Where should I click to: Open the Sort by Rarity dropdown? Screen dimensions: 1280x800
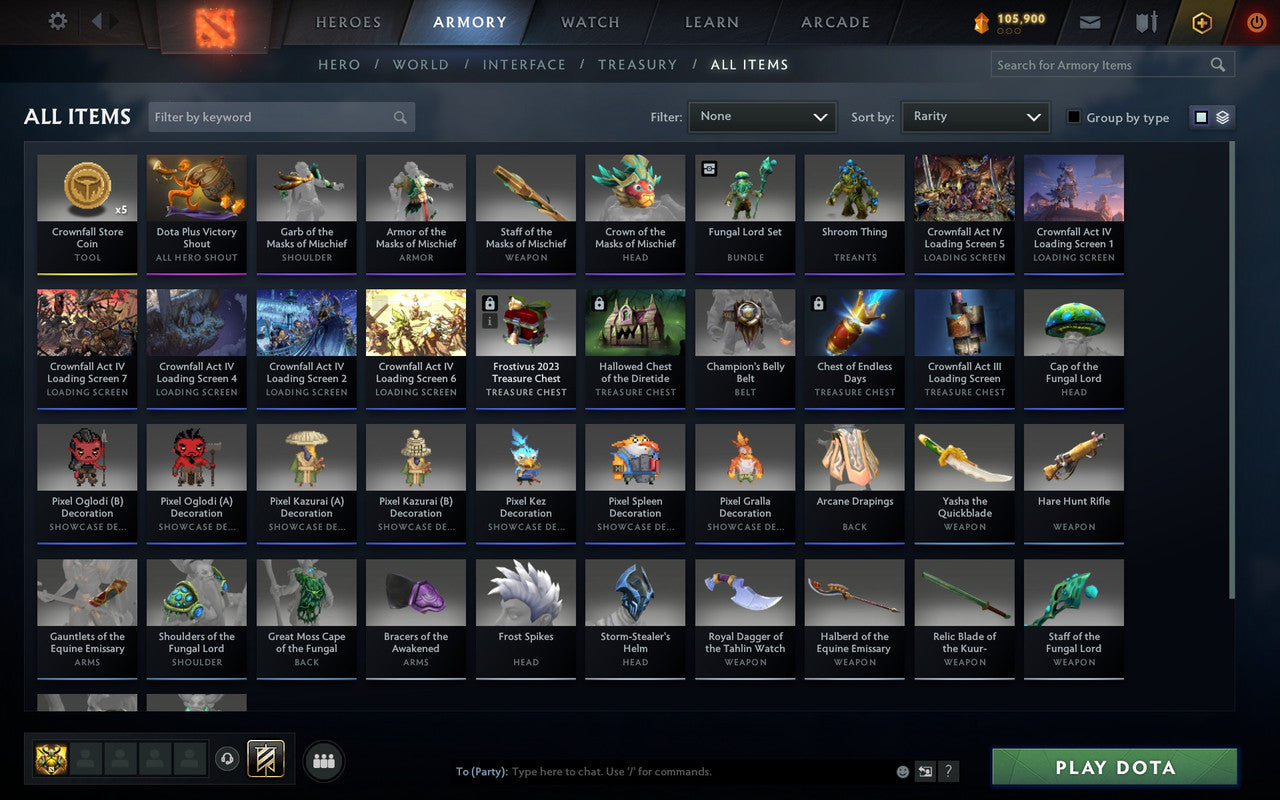point(975,117)
